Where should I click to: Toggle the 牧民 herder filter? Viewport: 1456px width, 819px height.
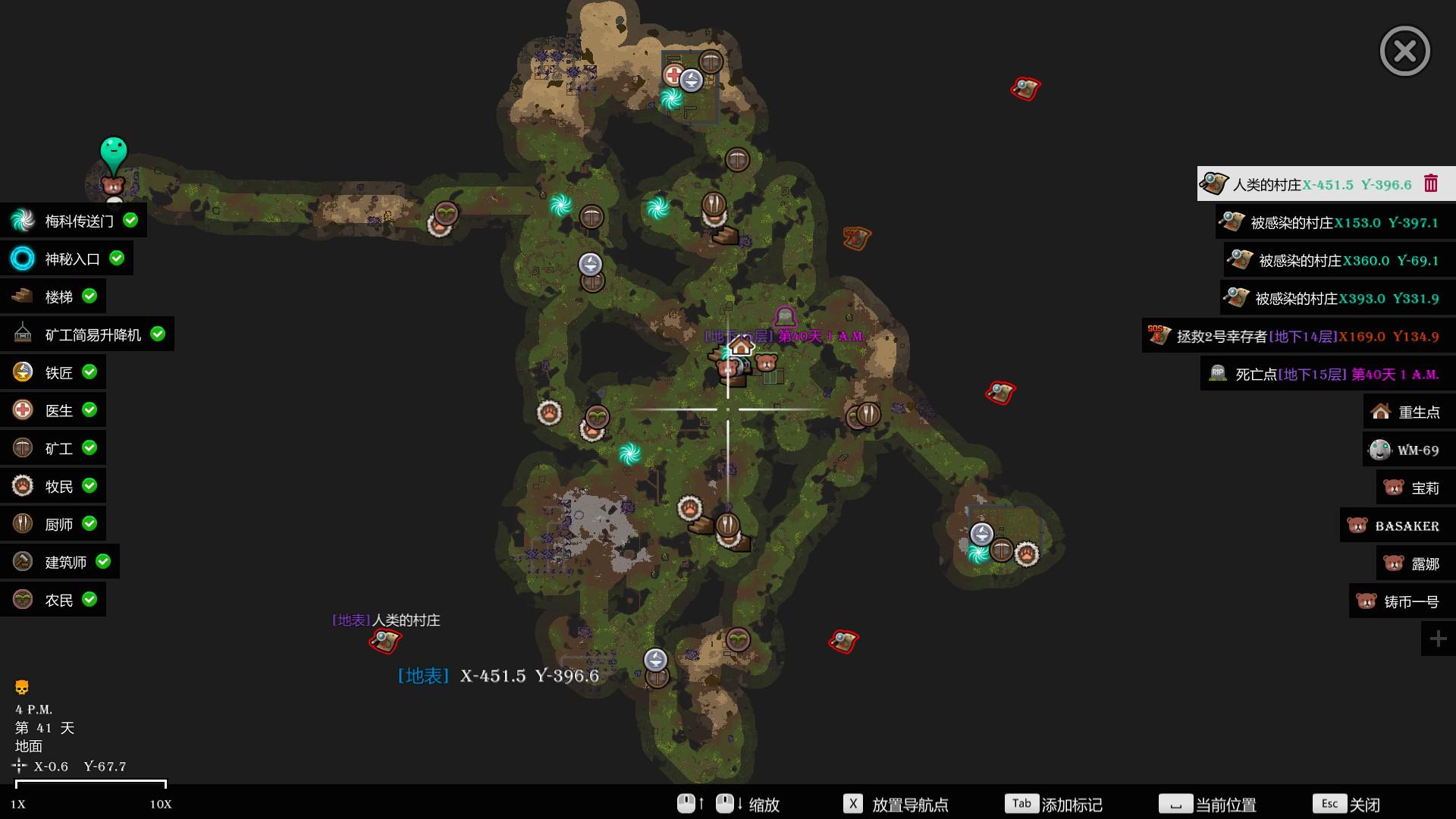pos(55,486)
